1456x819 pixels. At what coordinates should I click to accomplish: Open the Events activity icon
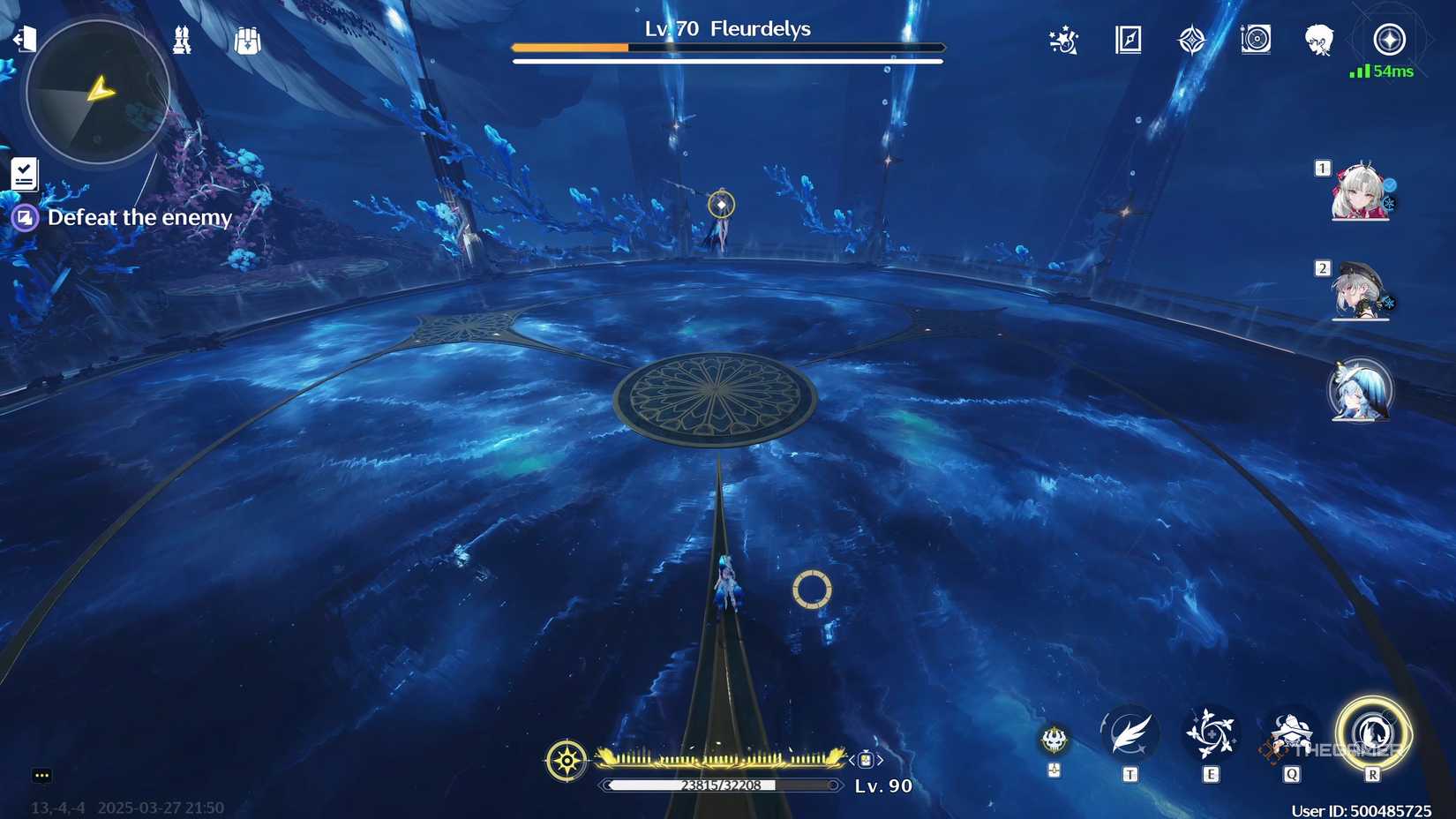[x=1062, y=41]
